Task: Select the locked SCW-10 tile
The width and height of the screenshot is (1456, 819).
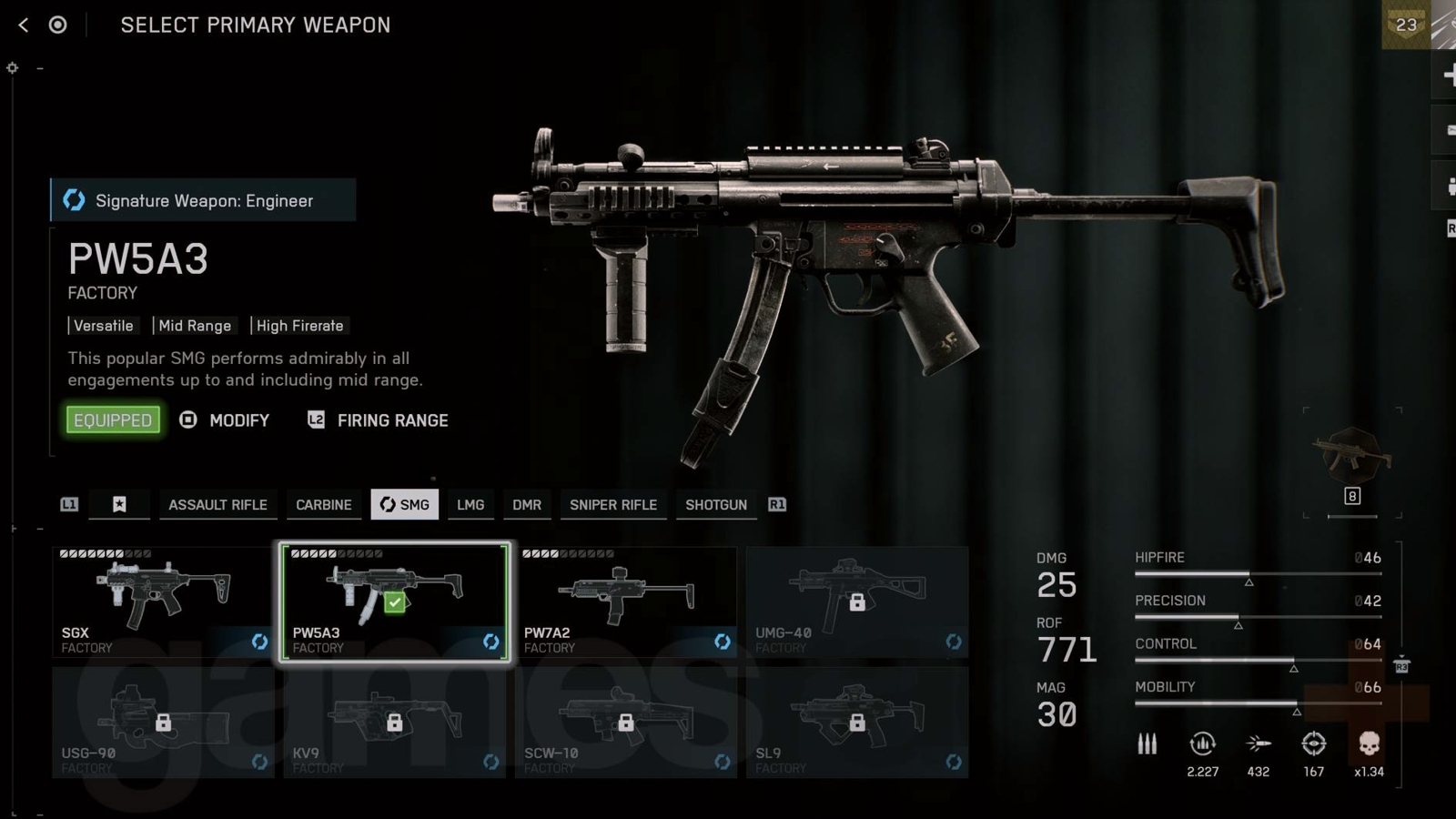Action: [626, 723]
